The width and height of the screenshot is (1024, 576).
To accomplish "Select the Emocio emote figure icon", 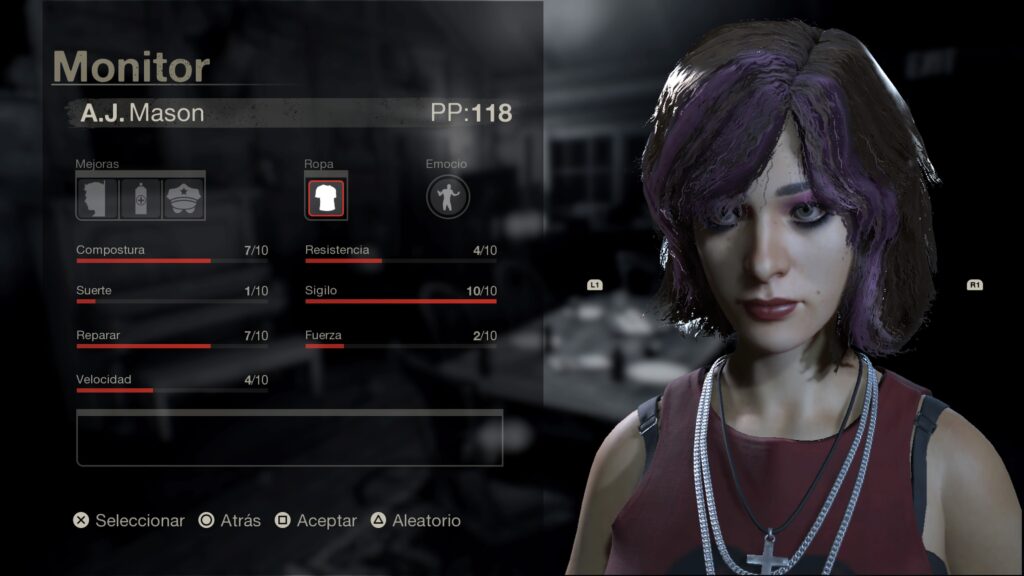I will point(448,197).
